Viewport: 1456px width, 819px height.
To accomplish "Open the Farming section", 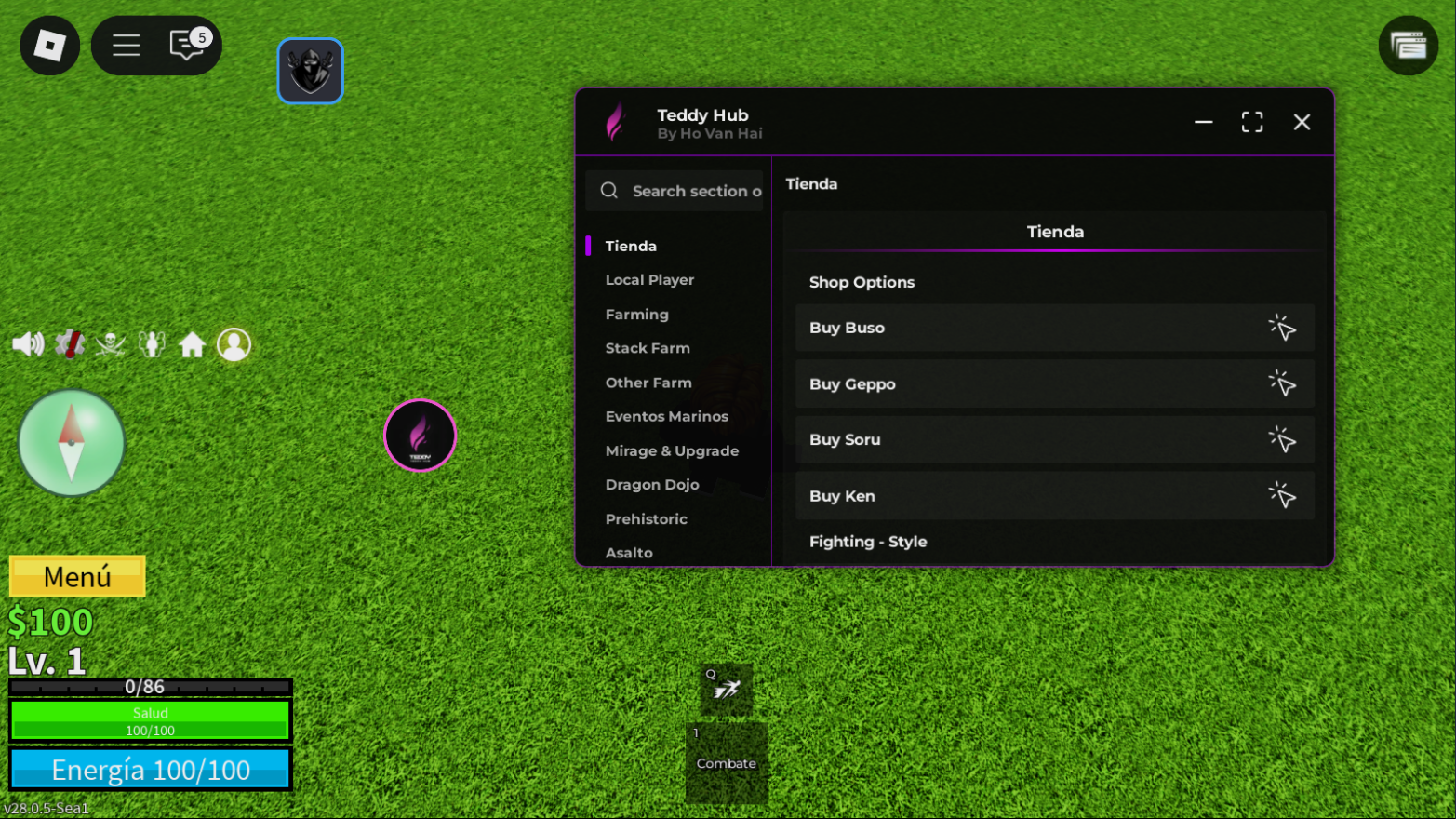I will 636,315.
